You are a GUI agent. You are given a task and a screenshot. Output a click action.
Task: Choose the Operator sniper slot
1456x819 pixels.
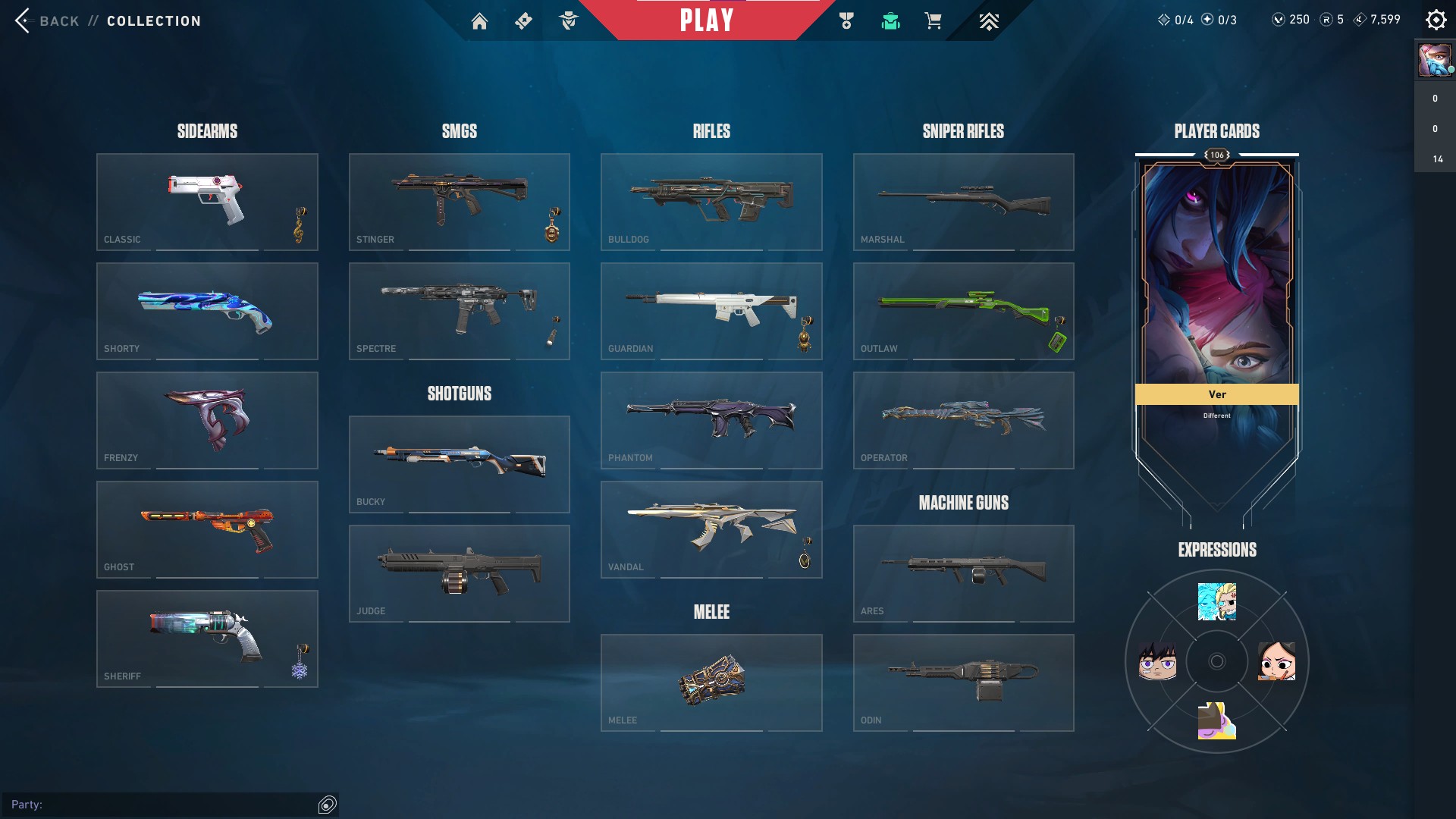pos(963,420)
